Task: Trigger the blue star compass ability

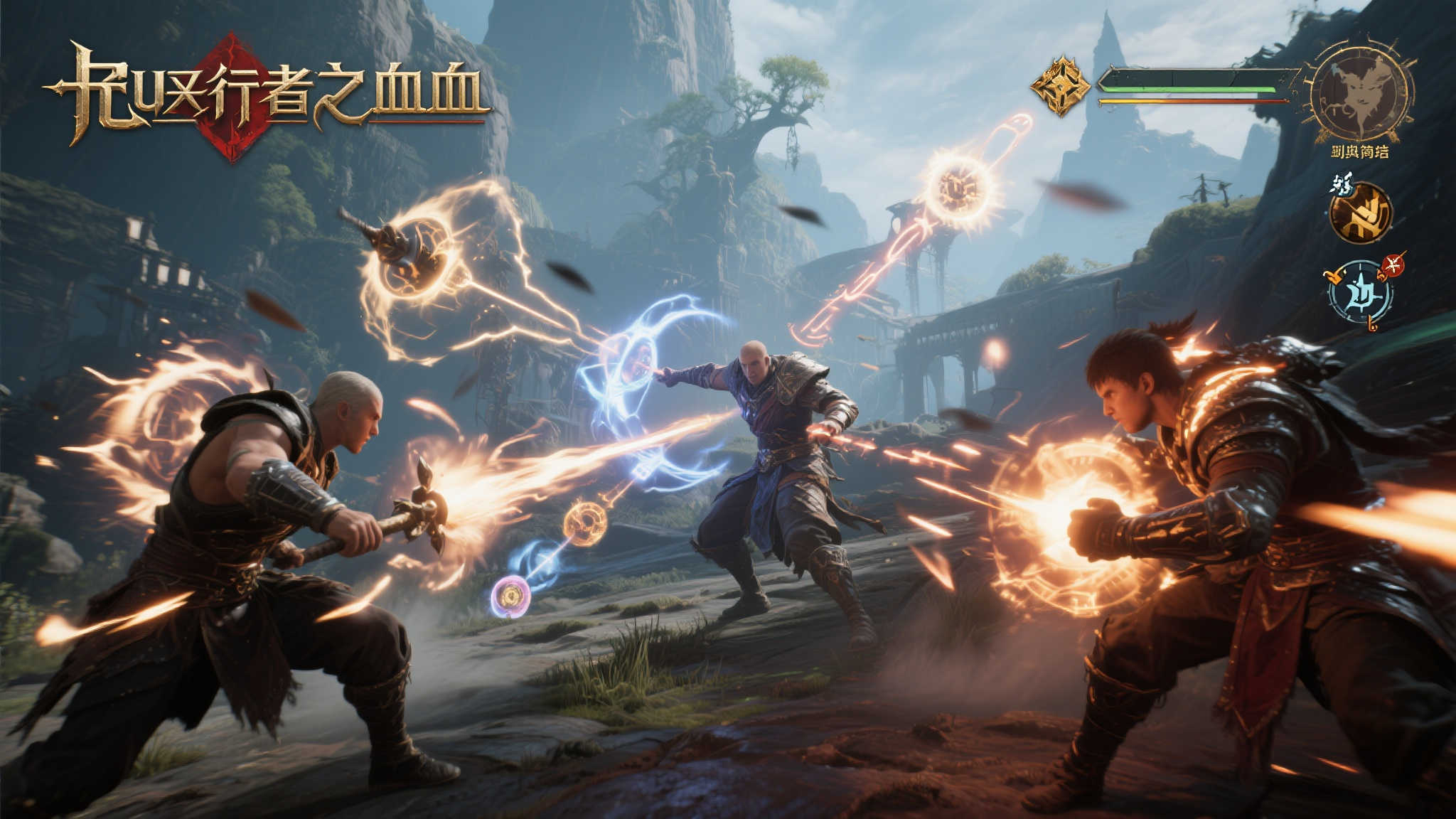Action: coord(1360,293)
